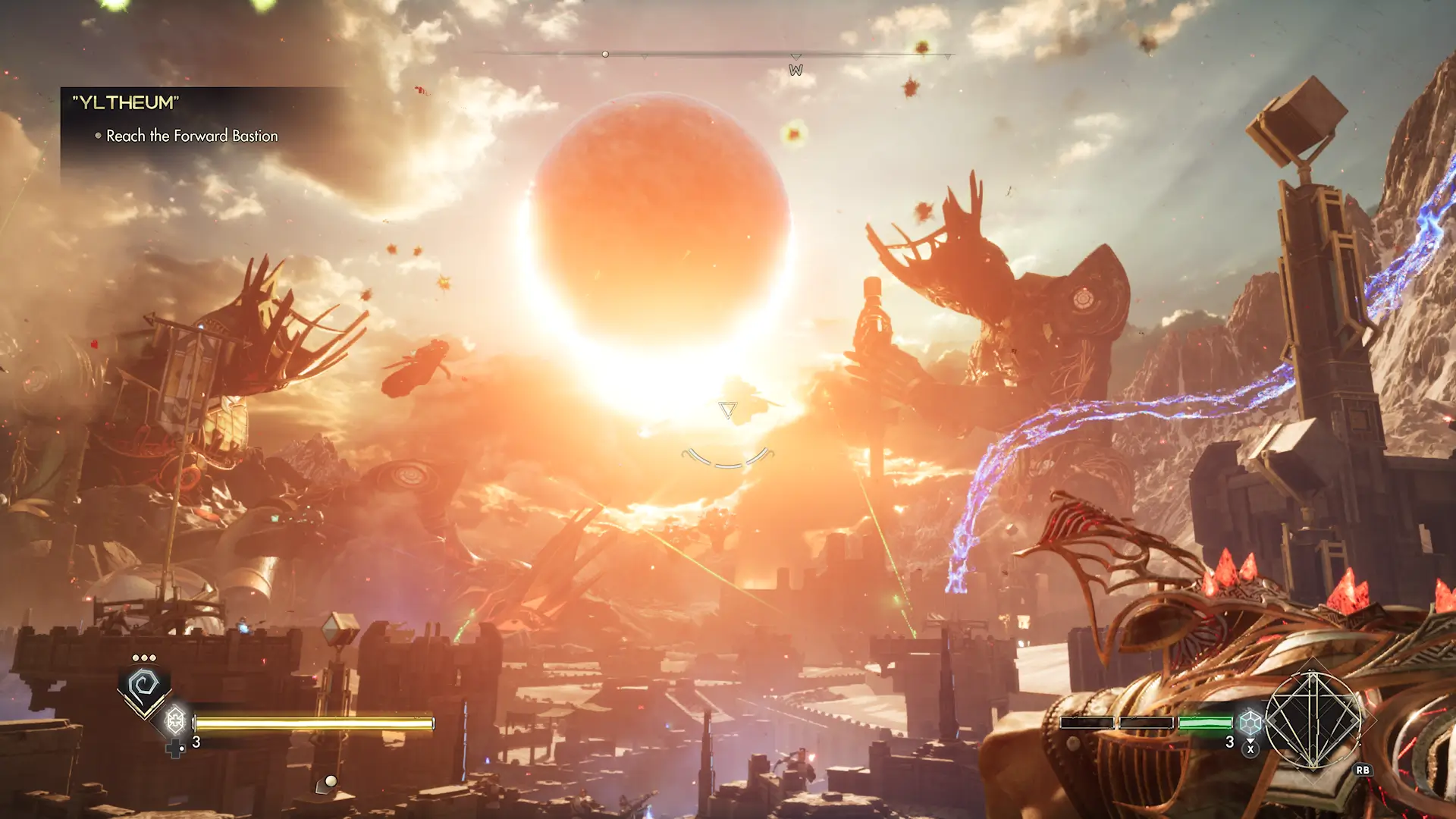Screen dimensions: 1456x819
Task: Use the health crystal icon
Action: (175, 718)
